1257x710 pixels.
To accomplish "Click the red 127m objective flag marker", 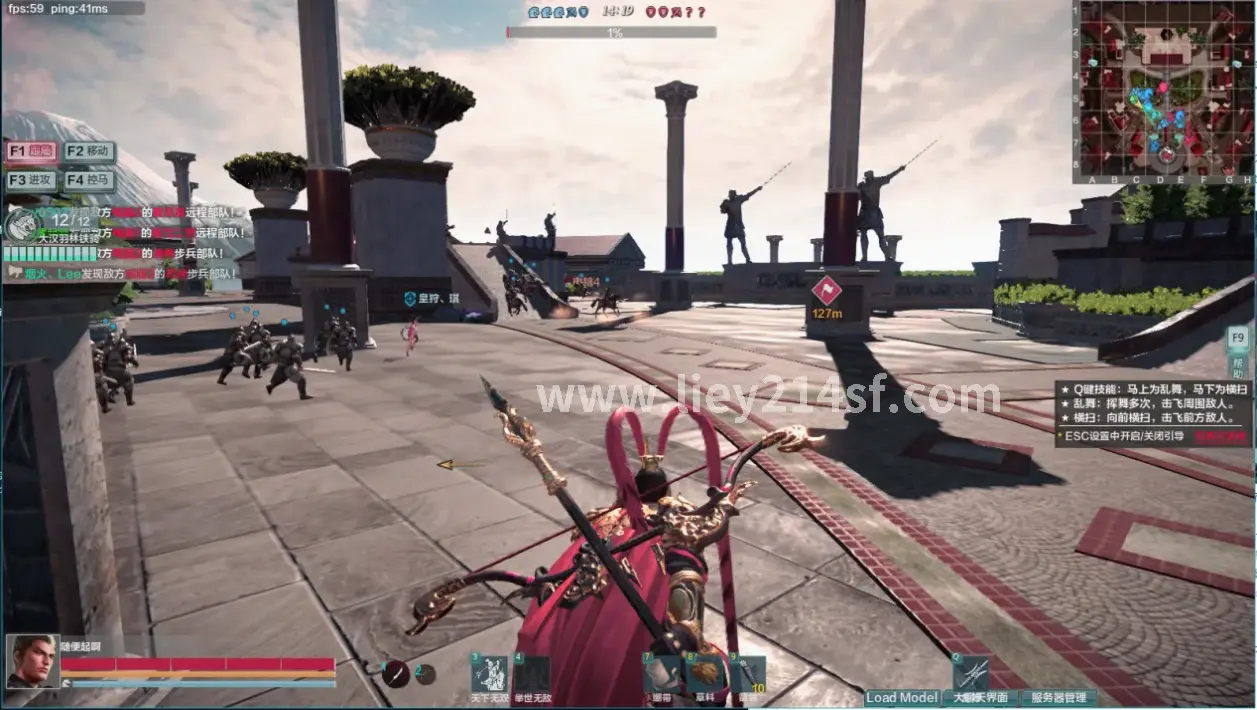I will point(826,291).
